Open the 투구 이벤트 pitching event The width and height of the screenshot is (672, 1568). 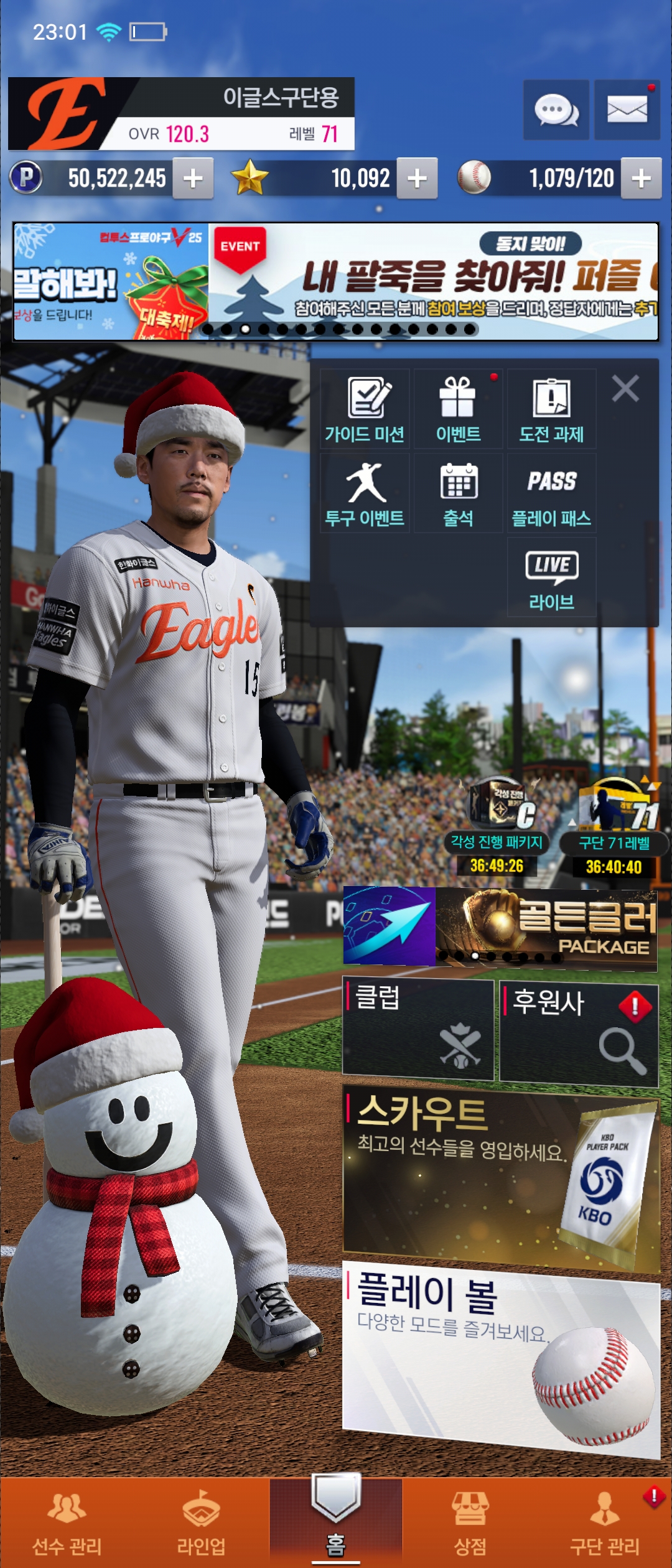(365, 493)
